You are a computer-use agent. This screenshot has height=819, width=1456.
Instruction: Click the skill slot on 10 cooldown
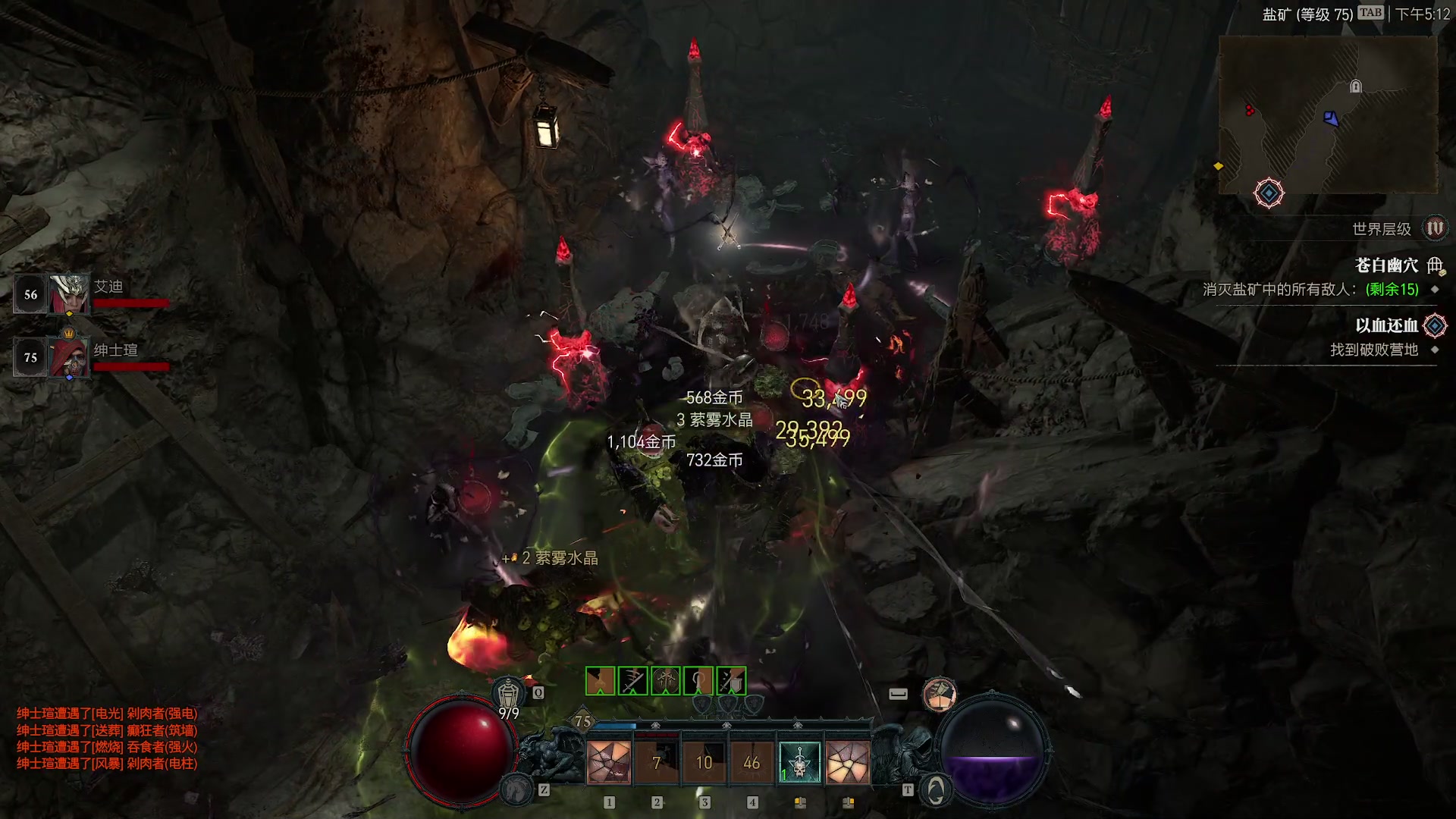click(x=704, y=762)
